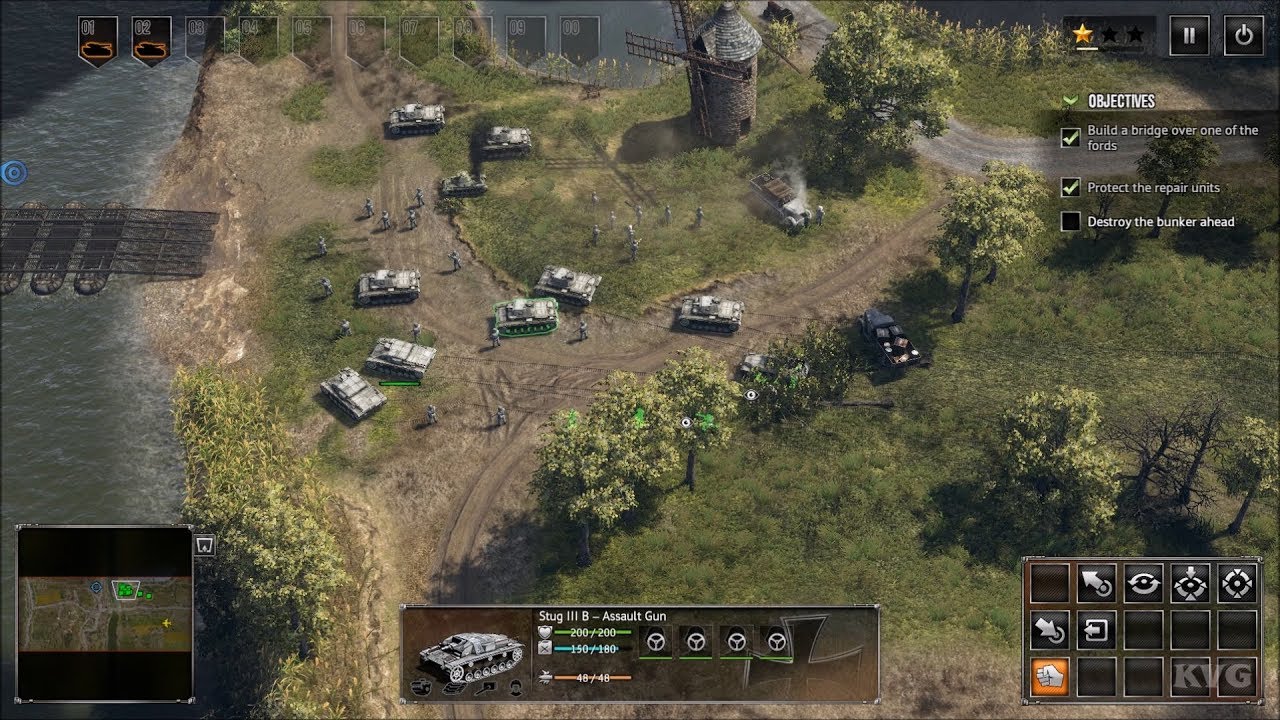Check the Destroy the bunker ahead objective

(x=1069, y=221)
